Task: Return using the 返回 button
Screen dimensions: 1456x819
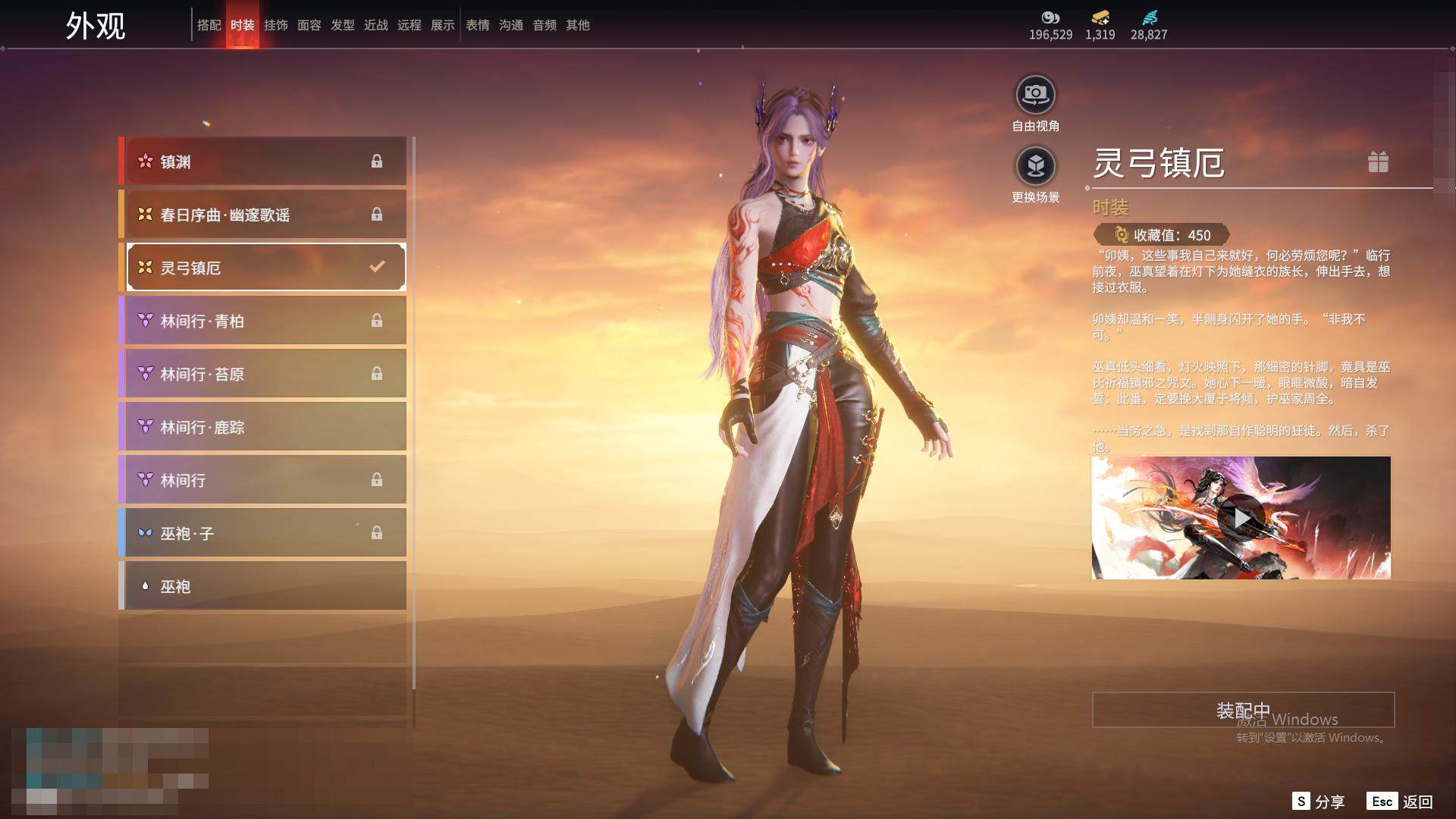Action: pyautogui.click(x=1400, y=802)
